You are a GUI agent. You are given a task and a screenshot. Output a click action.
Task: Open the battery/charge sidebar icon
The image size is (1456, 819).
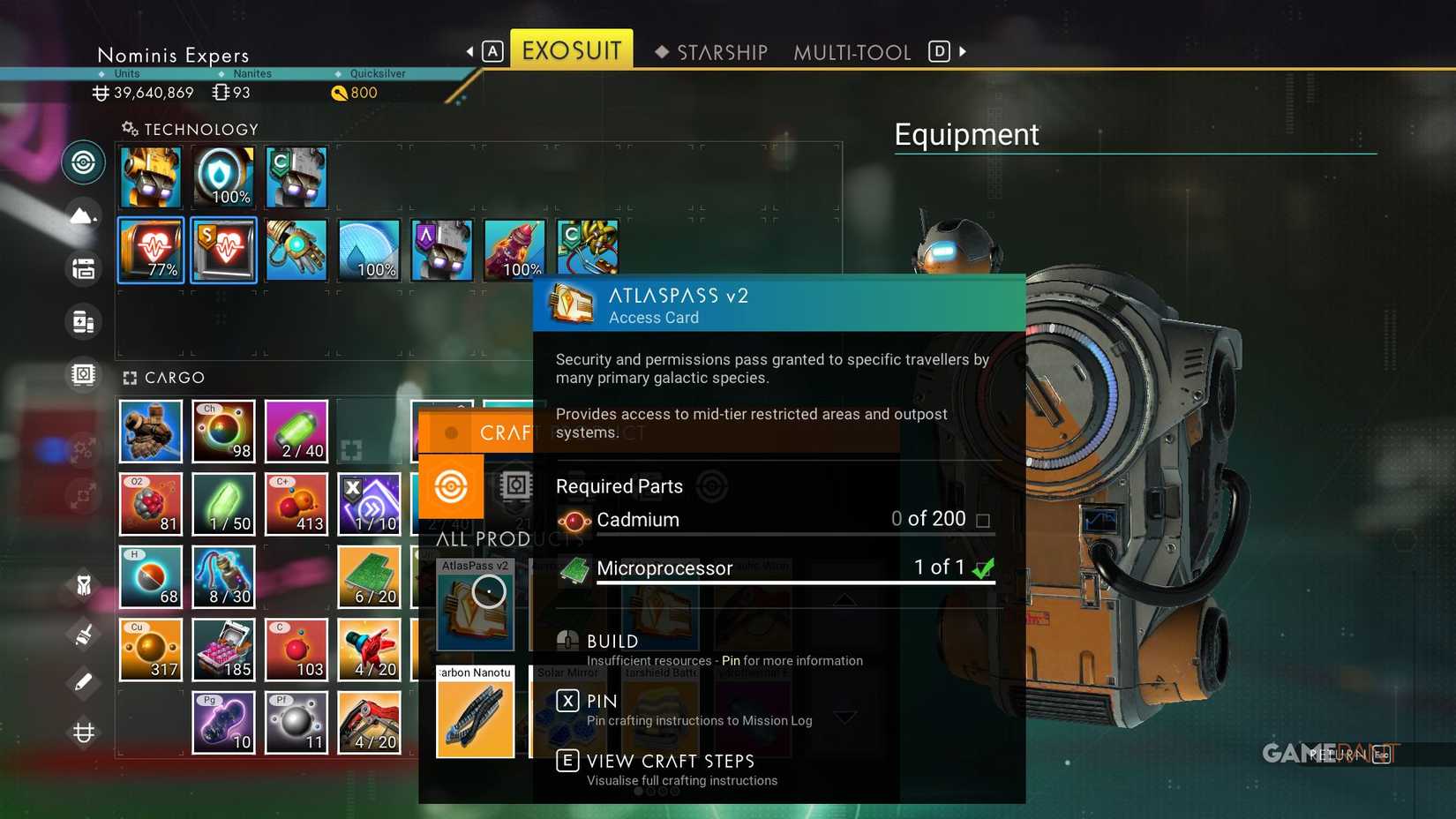83,321
